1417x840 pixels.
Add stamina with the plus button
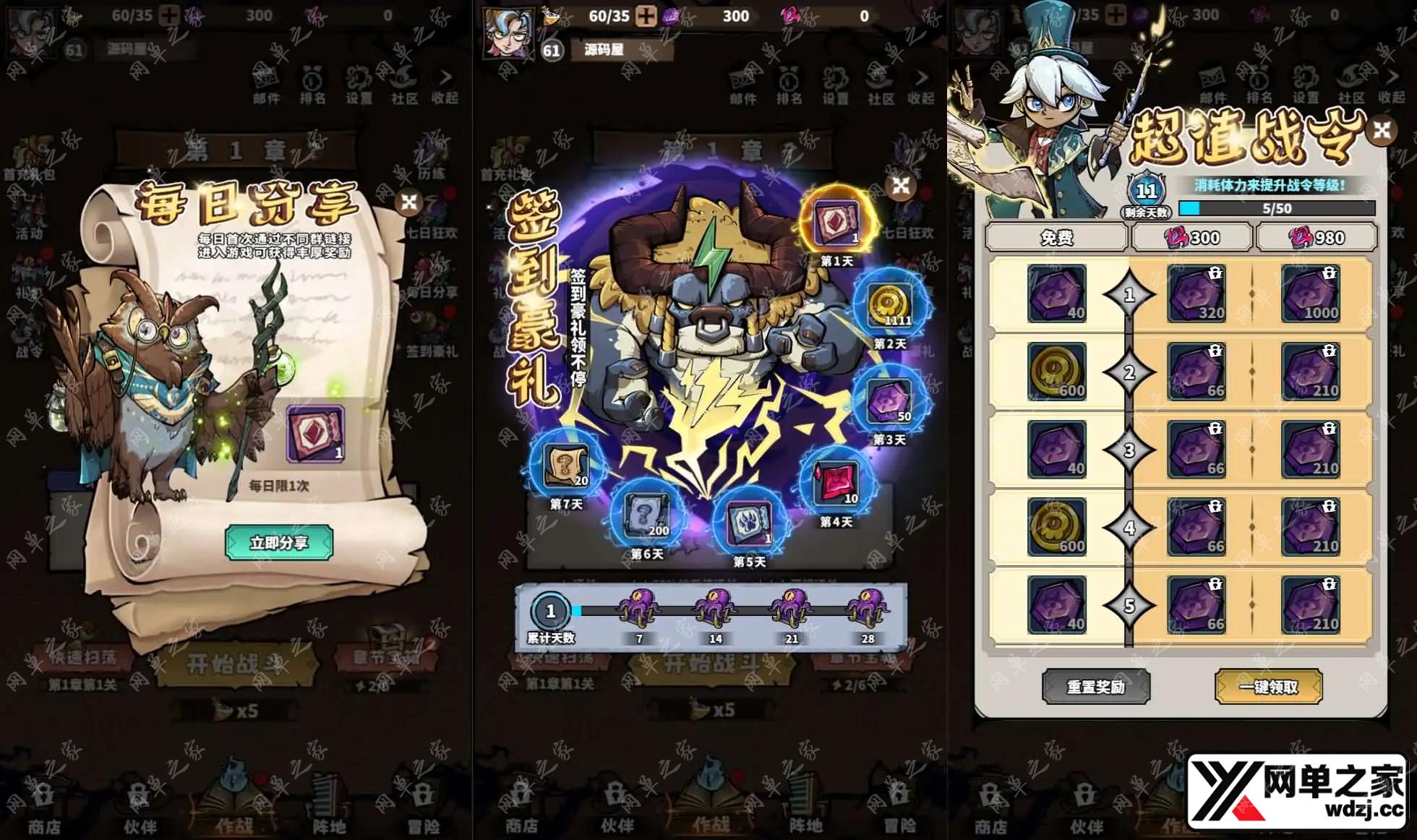646,16
